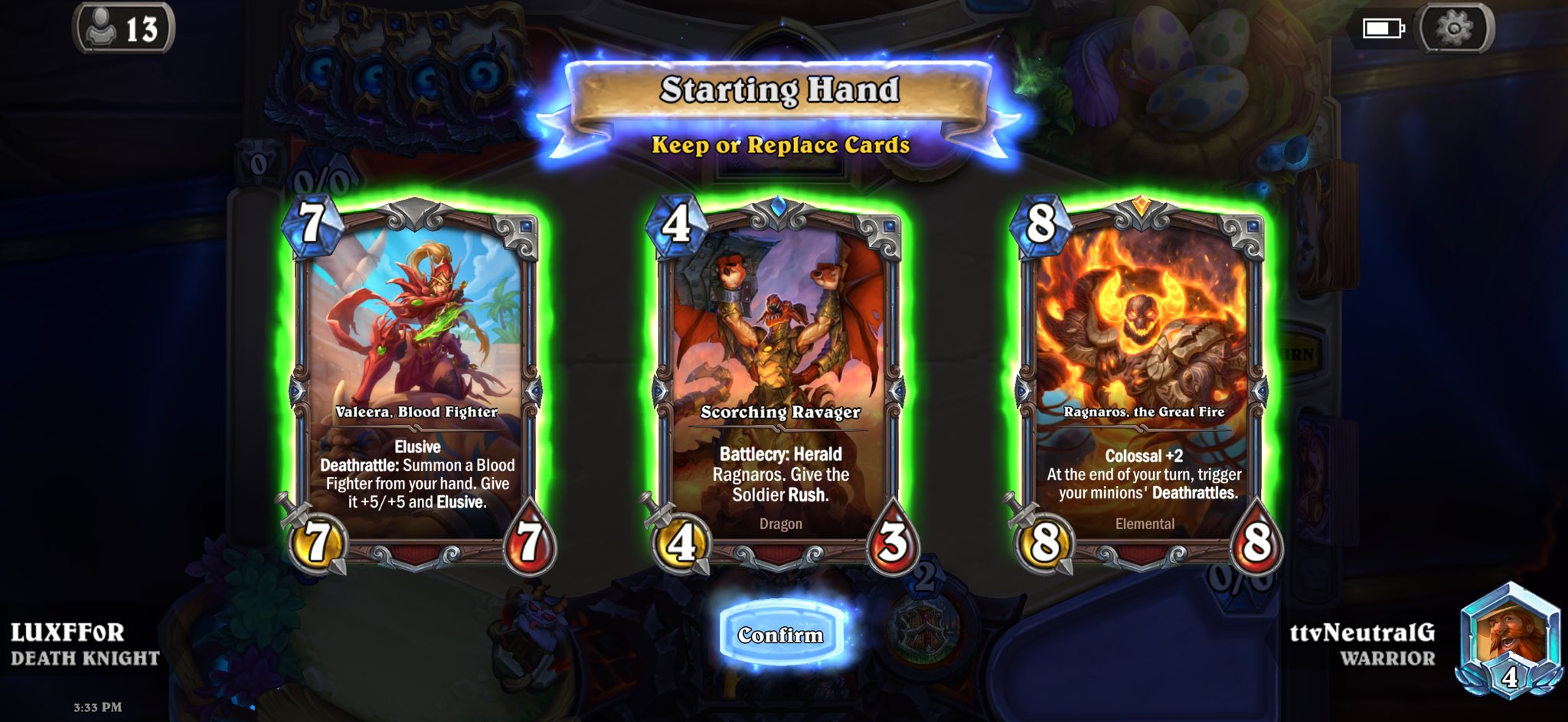Confirm the starting hand
The height and width of the screenshot is (722, 1568).
(781, 635)
